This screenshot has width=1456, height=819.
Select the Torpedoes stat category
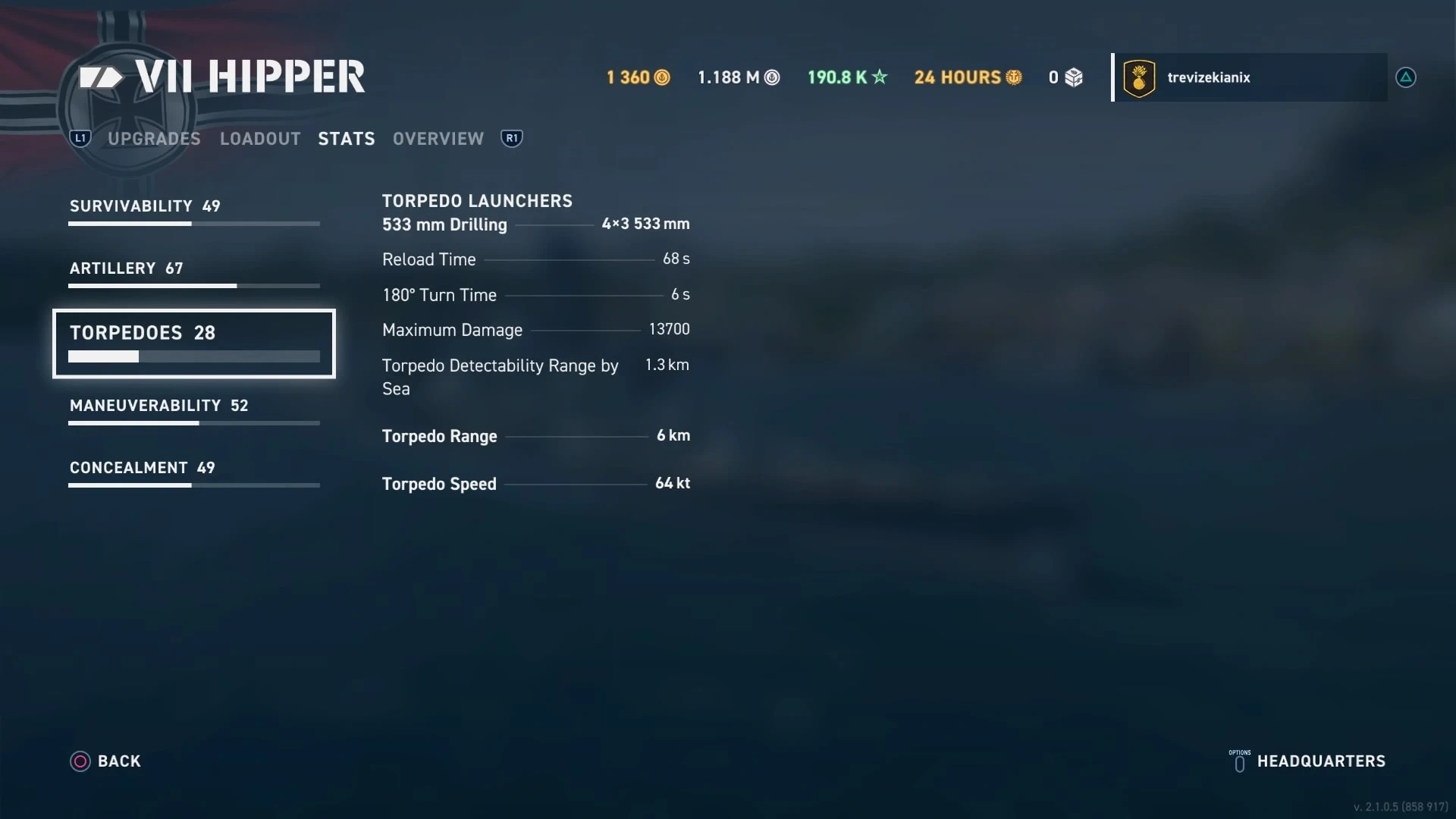pos(193,343)
